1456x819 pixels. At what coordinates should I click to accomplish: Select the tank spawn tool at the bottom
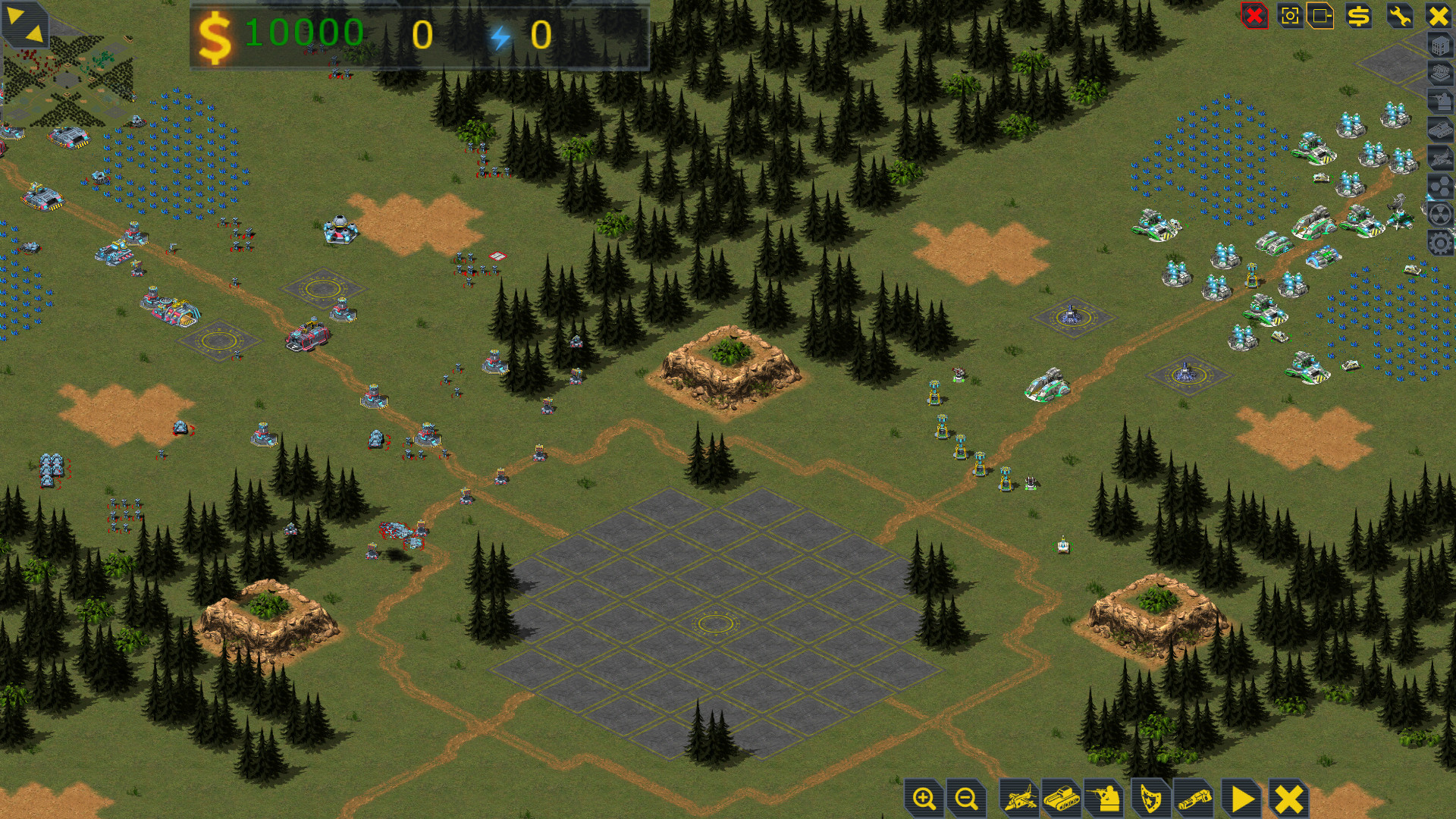point(1062,798)
